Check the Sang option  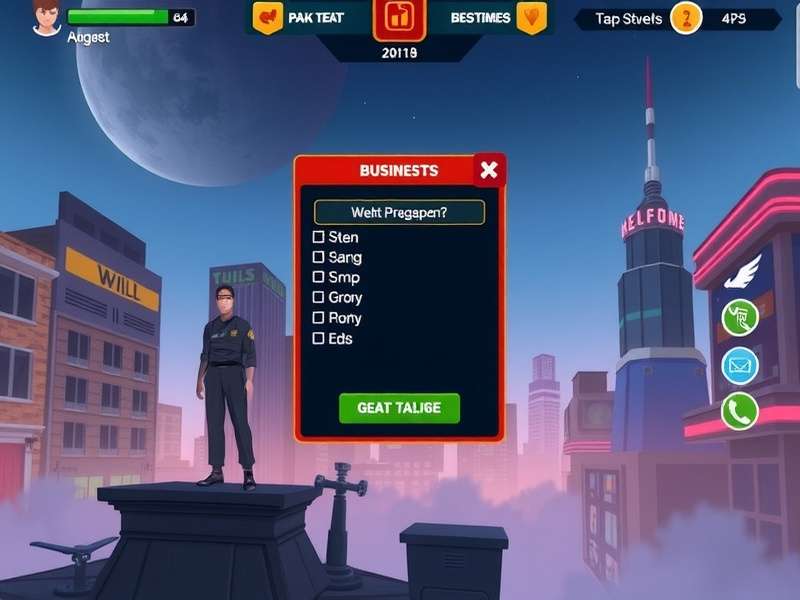click(x=319, y=257)
